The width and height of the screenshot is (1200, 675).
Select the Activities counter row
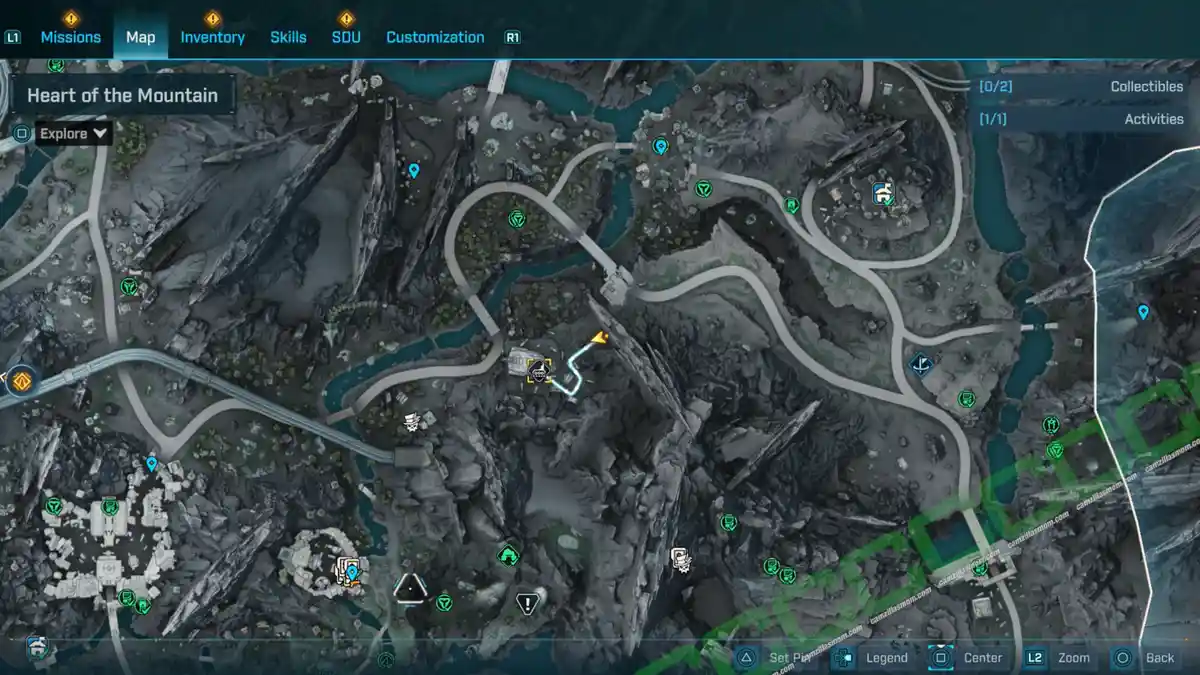click(x=1080, y=119)
